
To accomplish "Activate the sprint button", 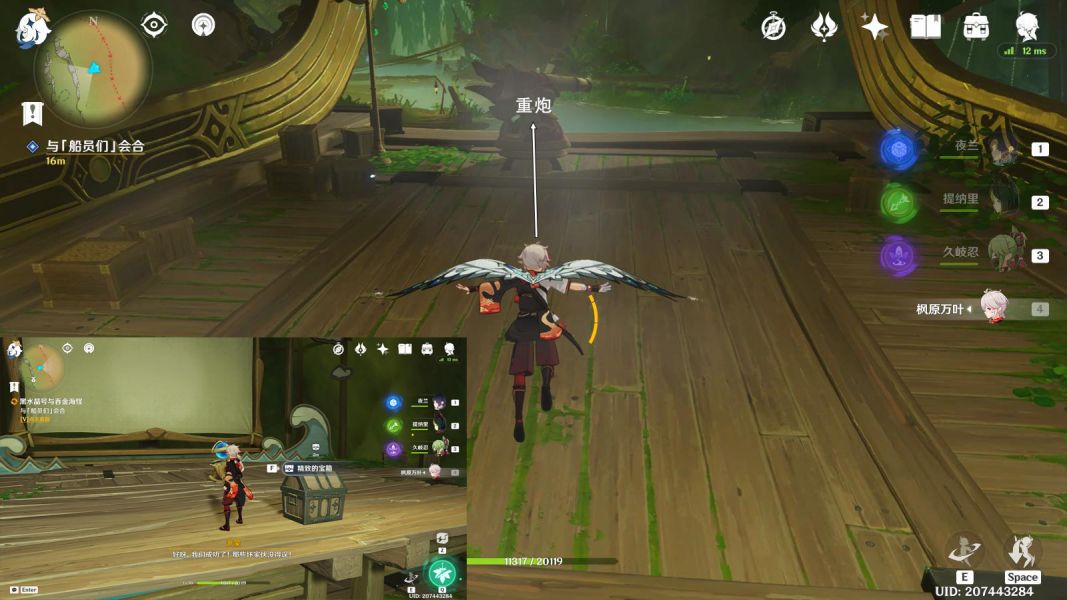I will [1022, 551].
